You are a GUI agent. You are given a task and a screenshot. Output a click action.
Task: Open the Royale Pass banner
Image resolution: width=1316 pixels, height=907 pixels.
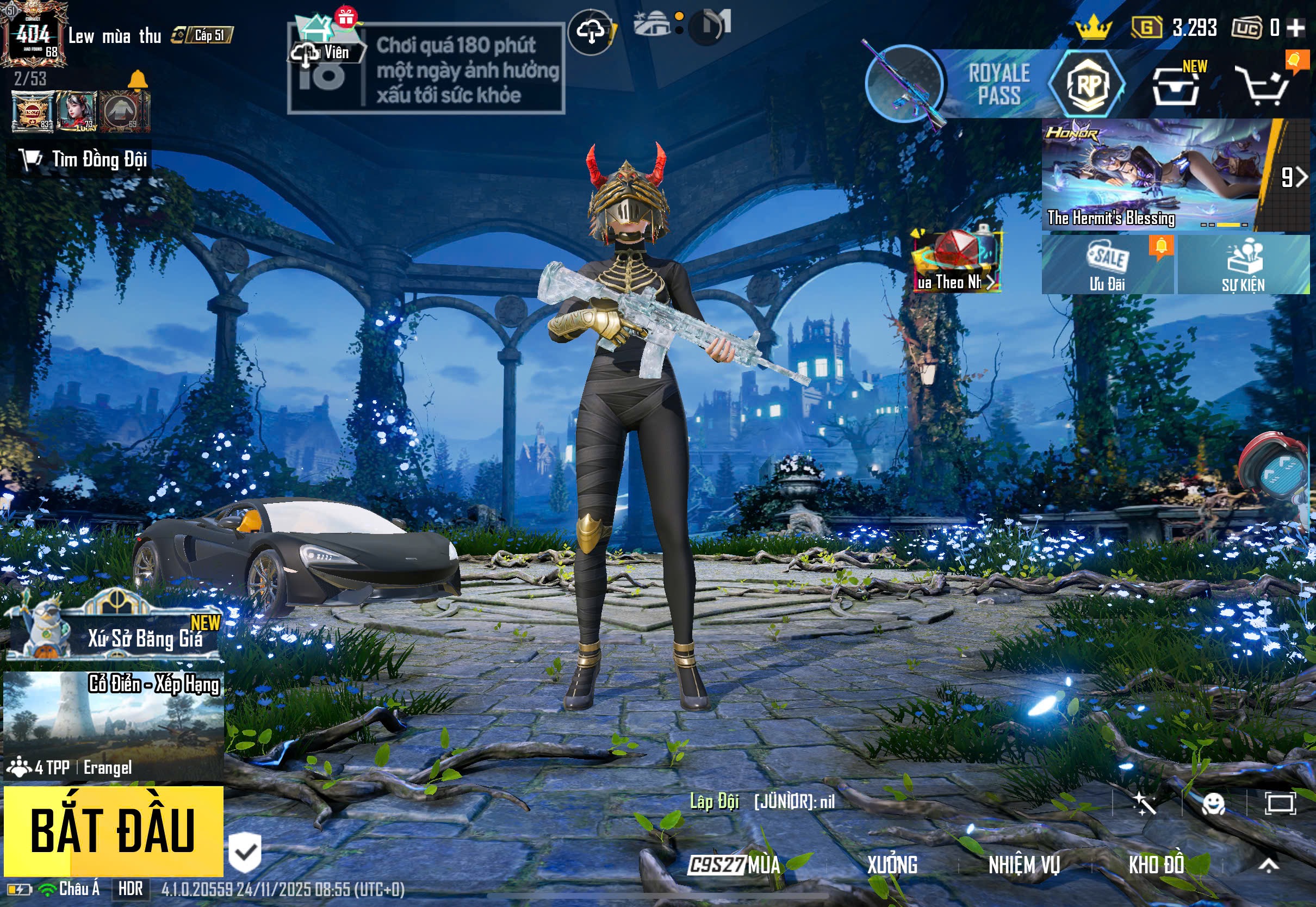click(x=997, y=84)
